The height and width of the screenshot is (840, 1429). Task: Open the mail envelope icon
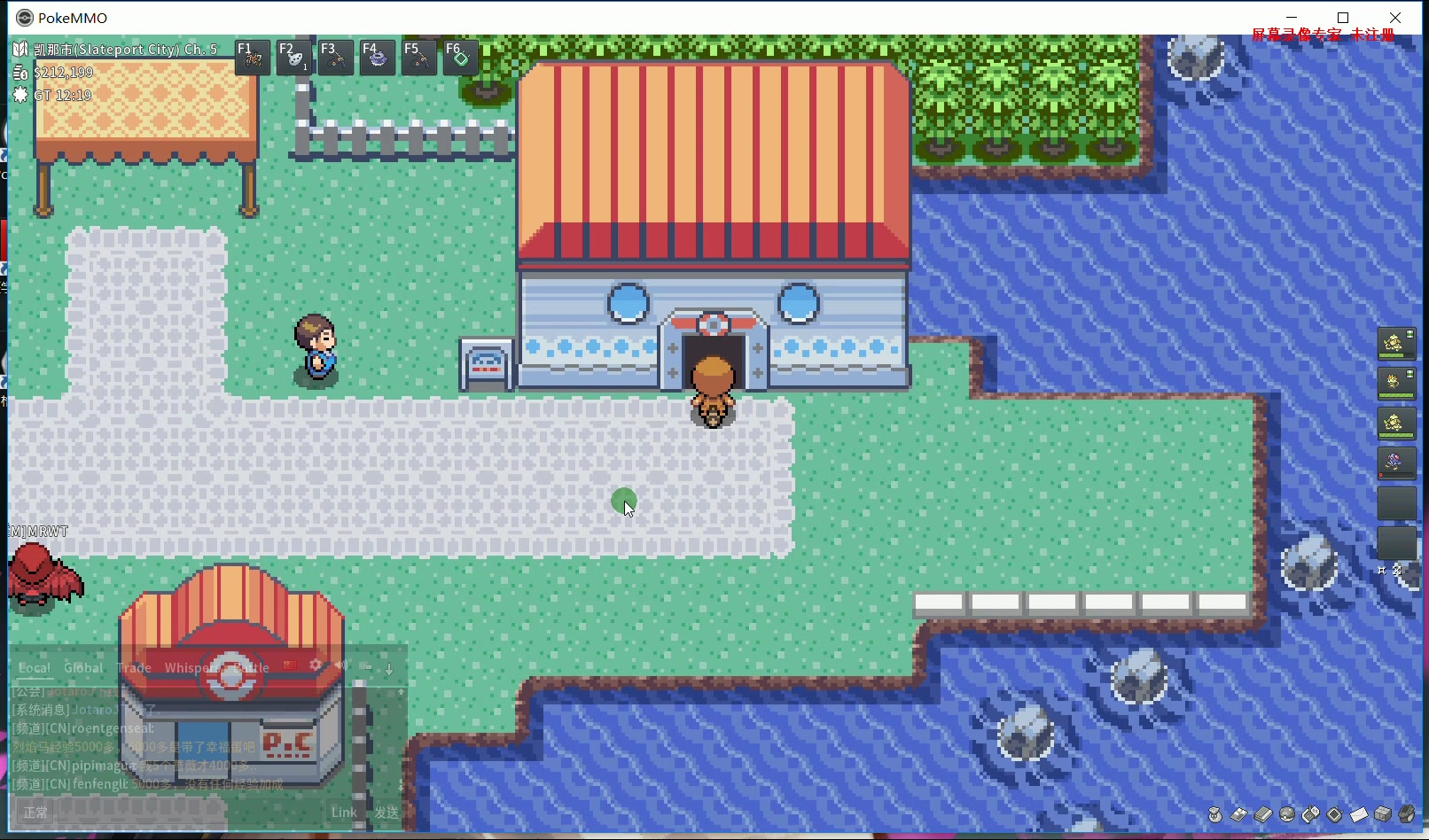(1359, 813)
